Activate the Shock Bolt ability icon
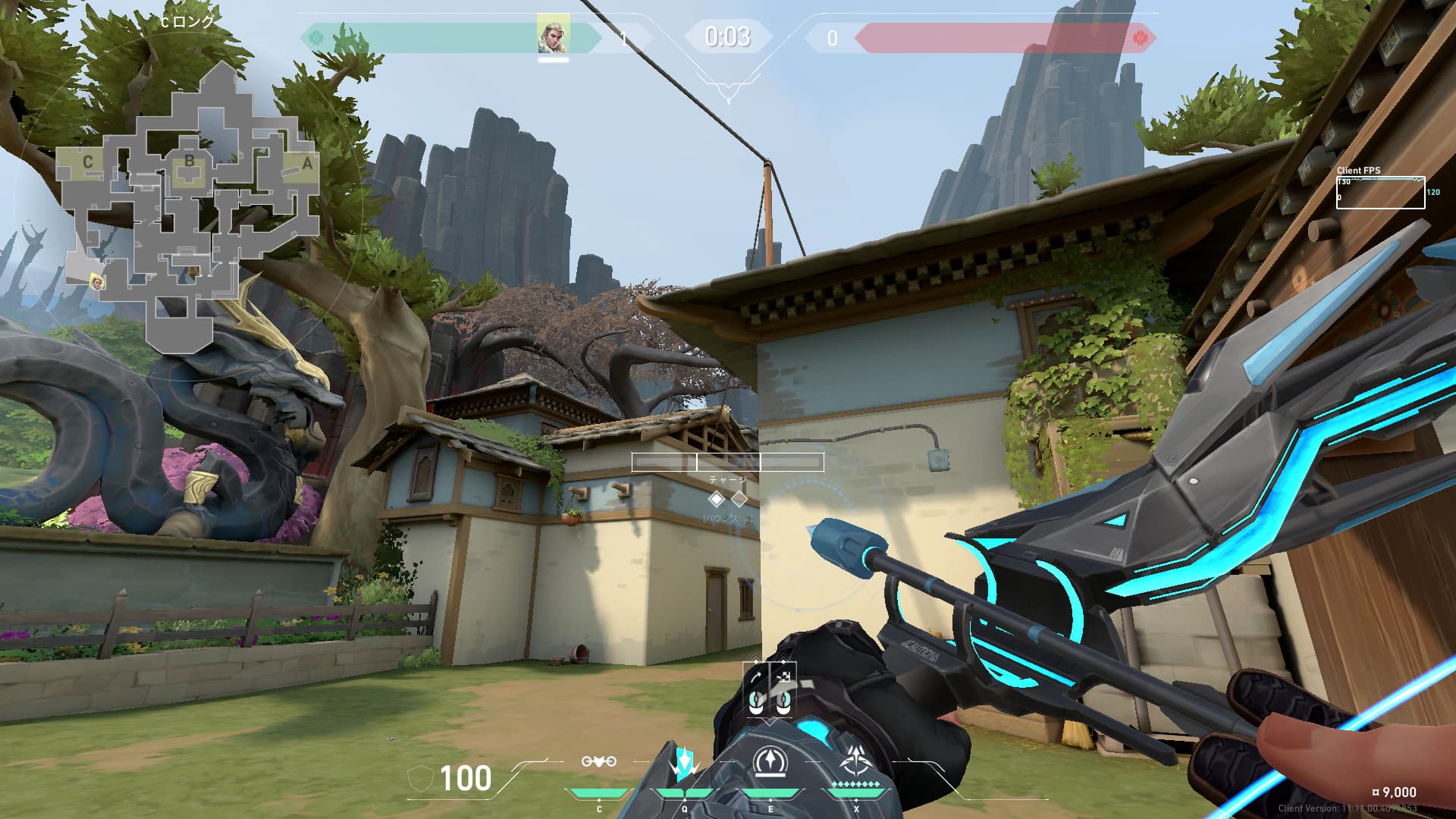 684,763
